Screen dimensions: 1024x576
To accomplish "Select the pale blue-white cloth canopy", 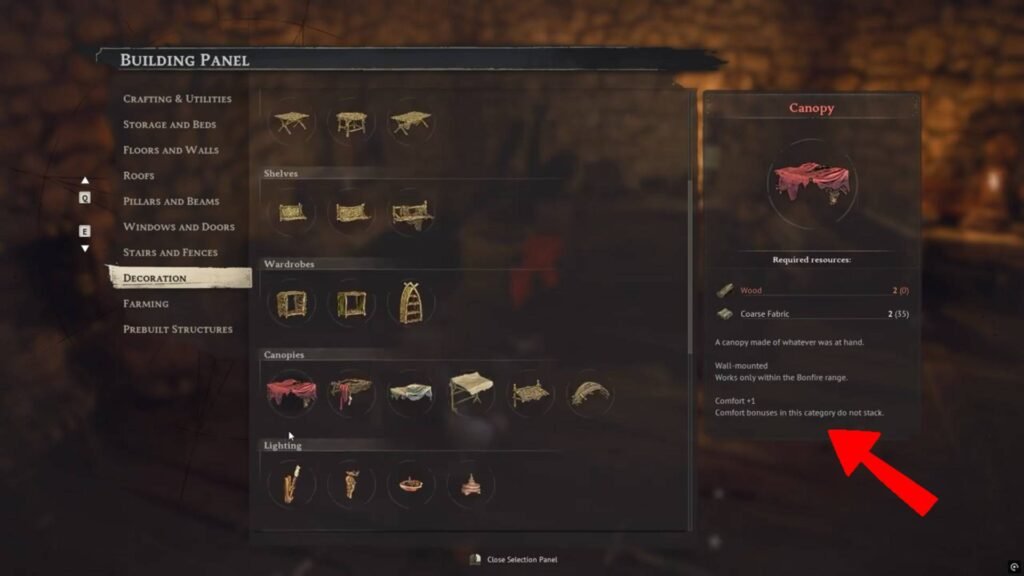I will [411, 393].
